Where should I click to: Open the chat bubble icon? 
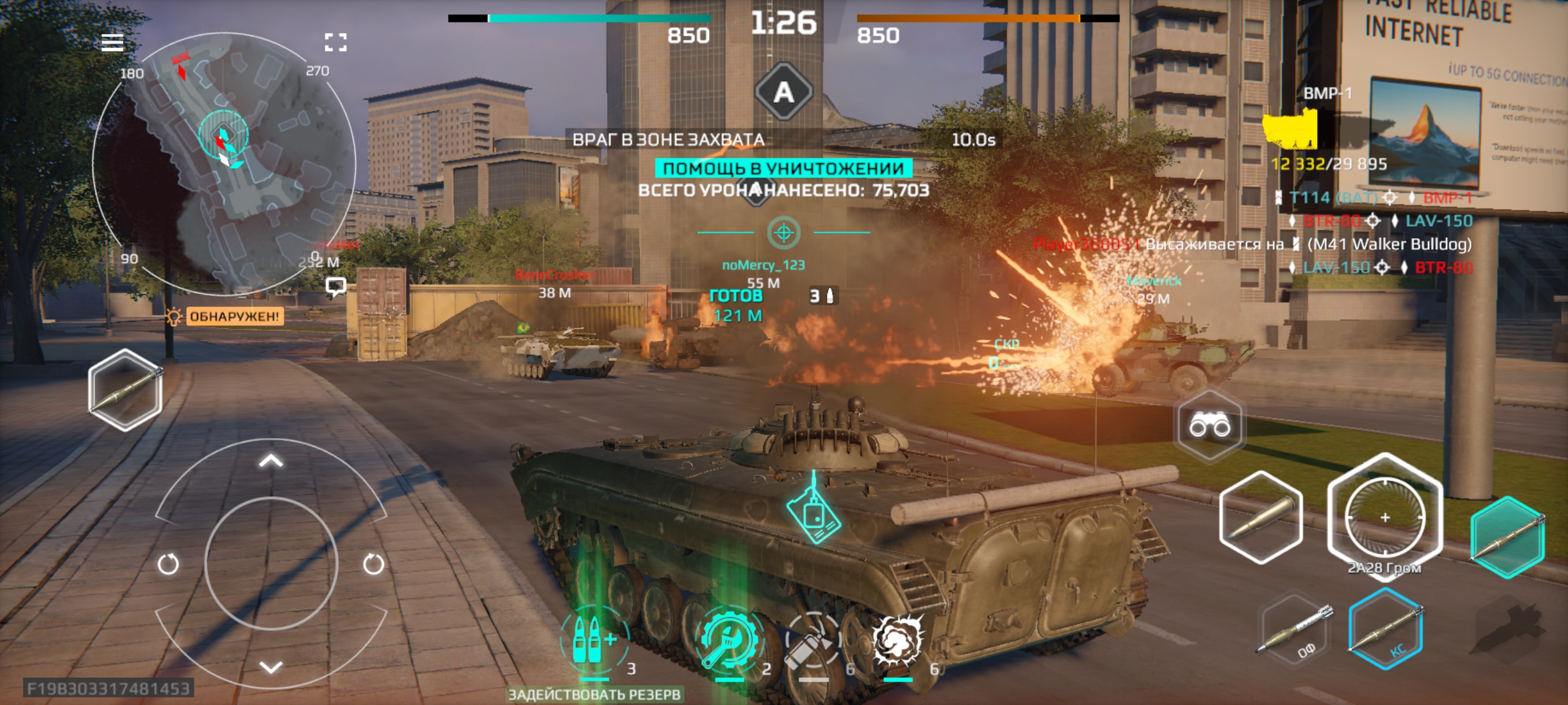[x=336, y=285]
